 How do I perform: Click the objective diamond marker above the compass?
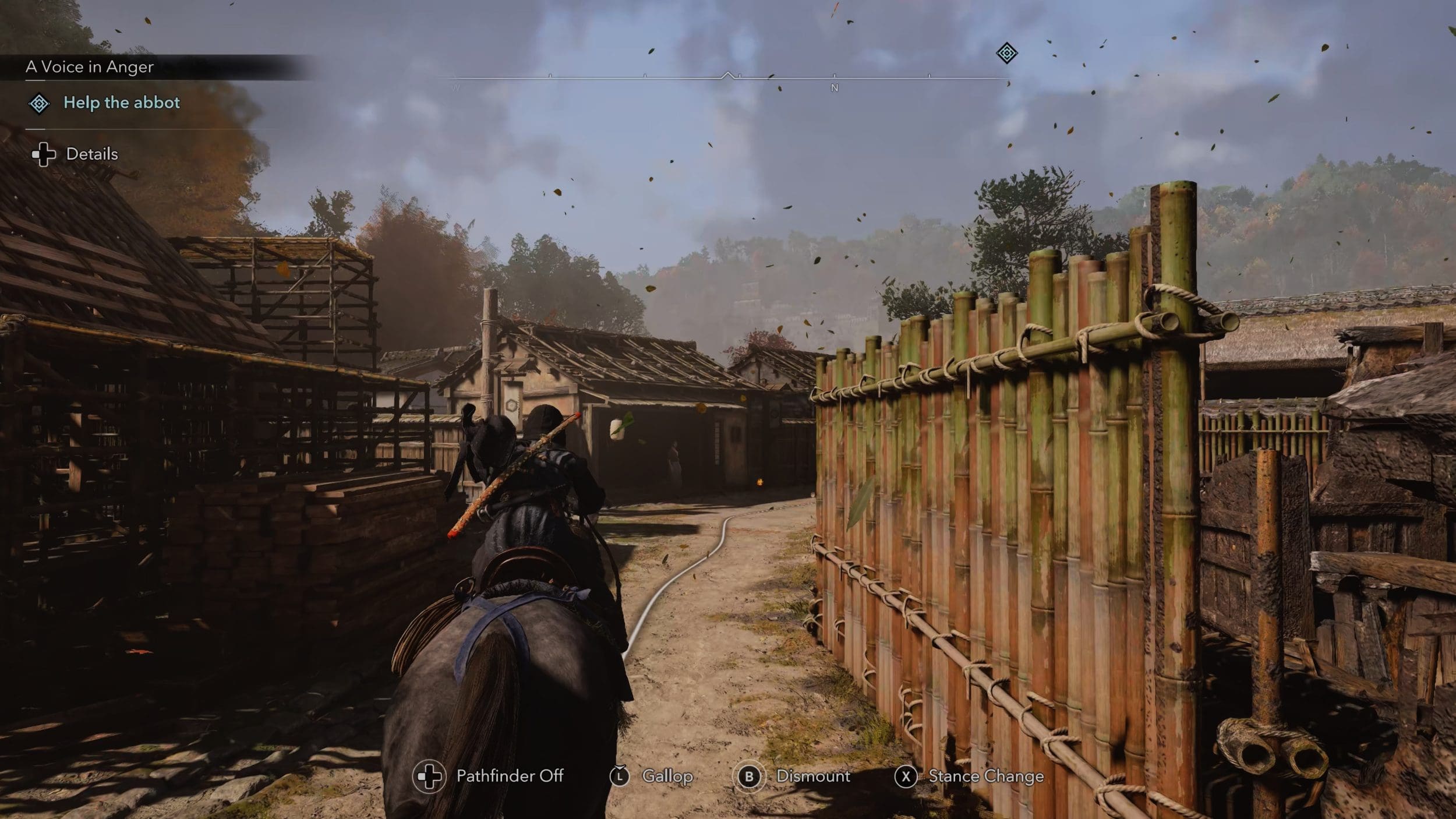(x=1006, y=54)
